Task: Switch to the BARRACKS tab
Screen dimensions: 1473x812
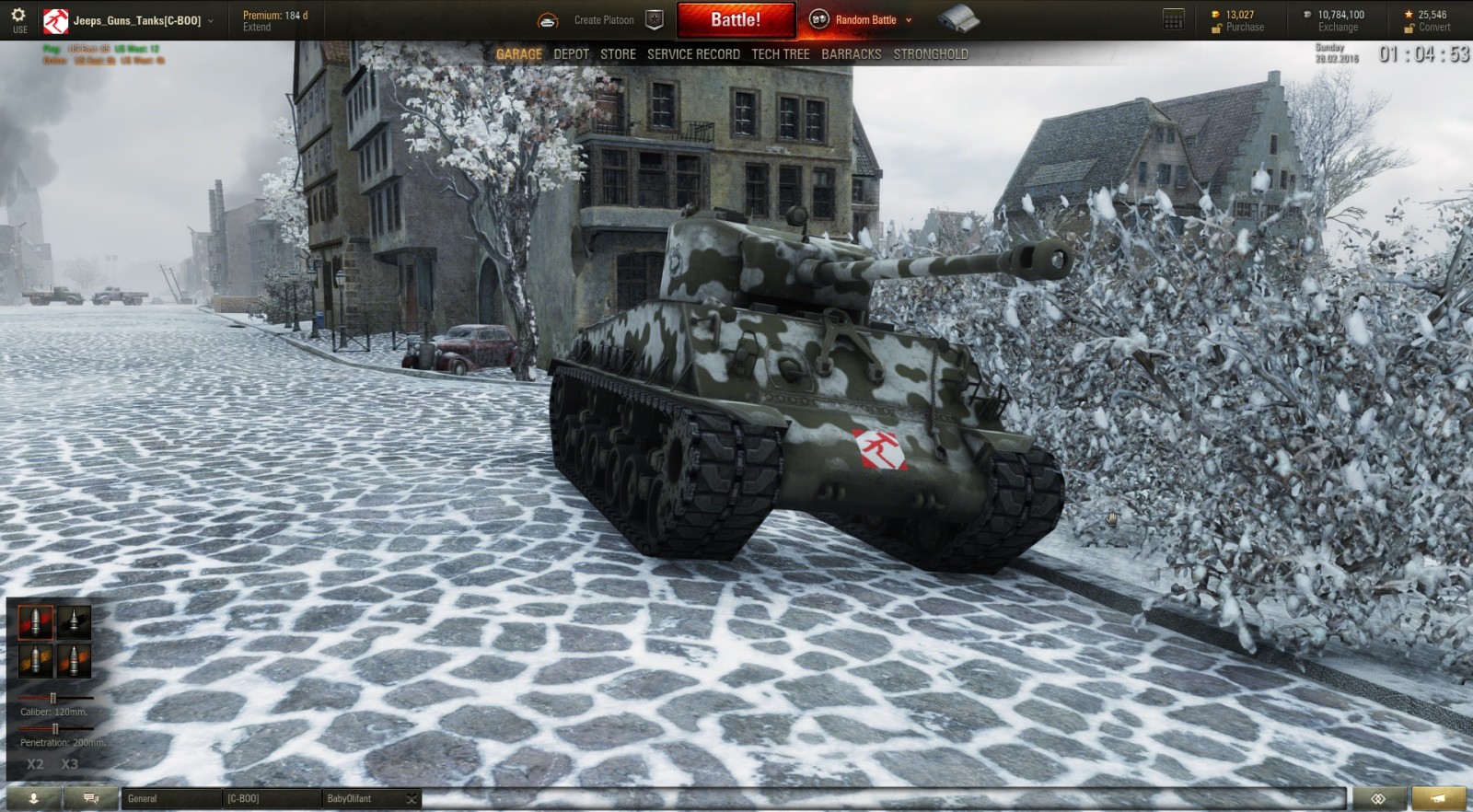Action: [x=852, y=54]
